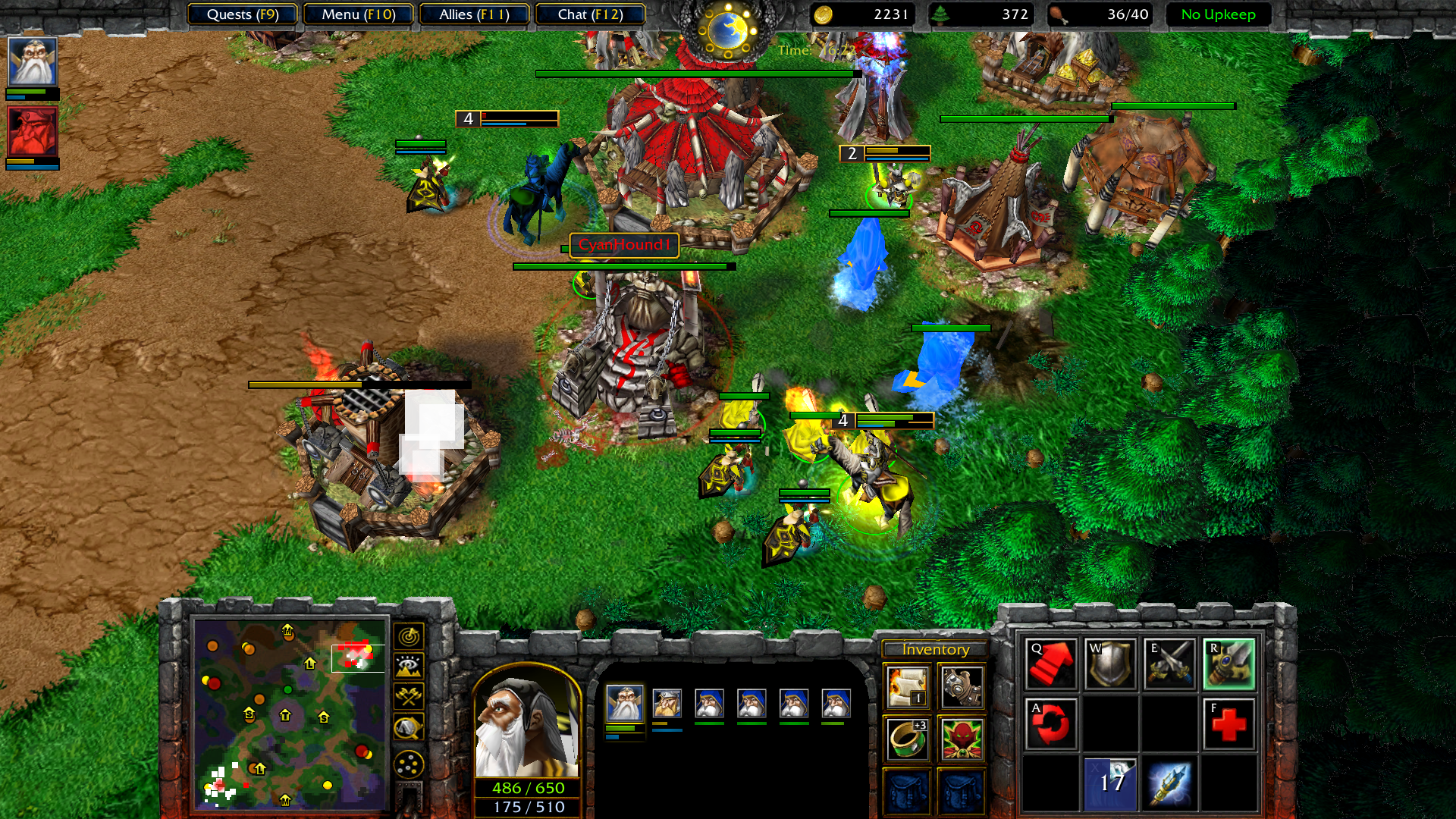
Task: Toggle ally color mode crossed-axes button
Action: coord(409,696)
